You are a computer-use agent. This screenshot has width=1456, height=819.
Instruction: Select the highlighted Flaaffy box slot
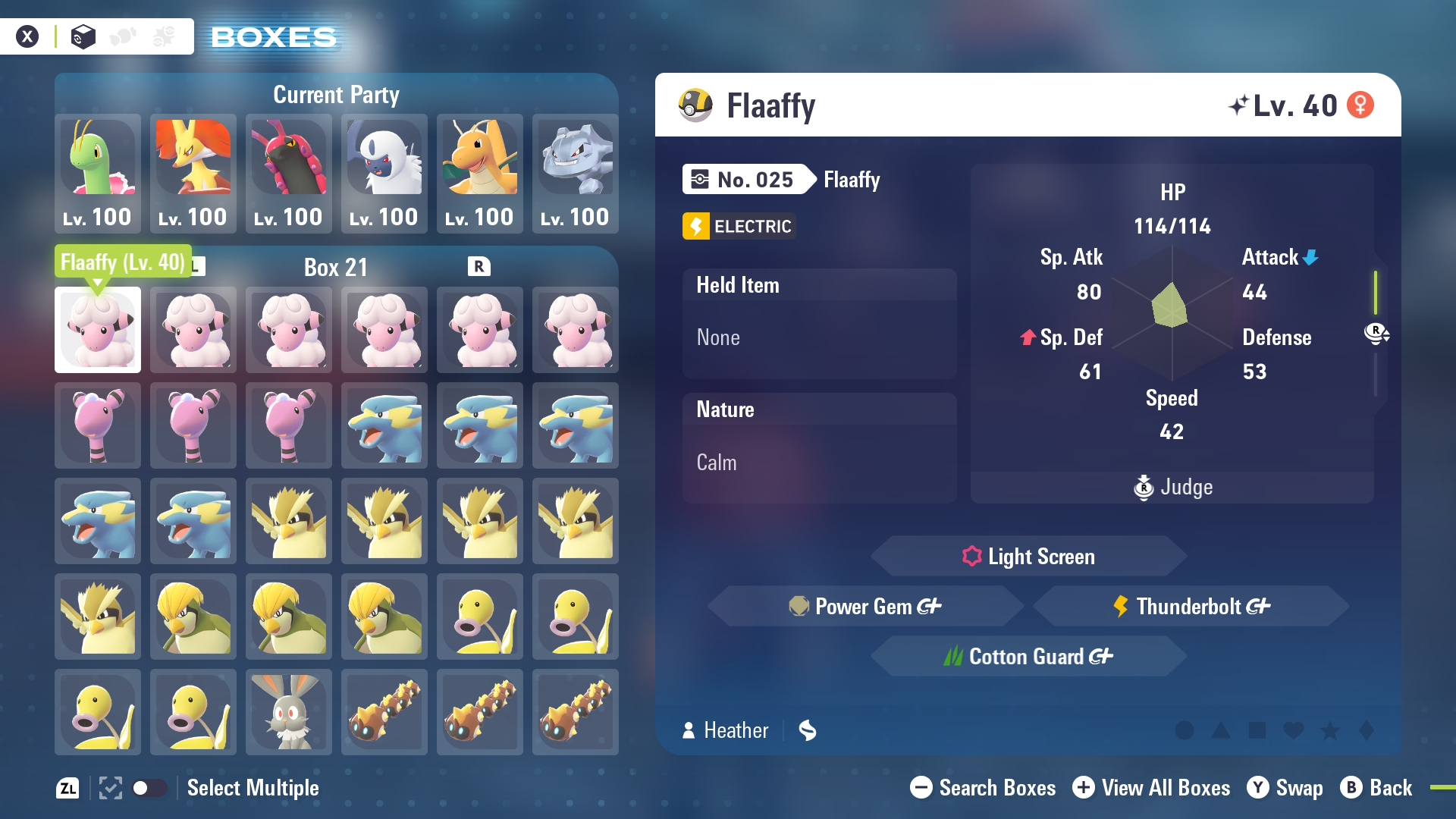click(98, 330)
